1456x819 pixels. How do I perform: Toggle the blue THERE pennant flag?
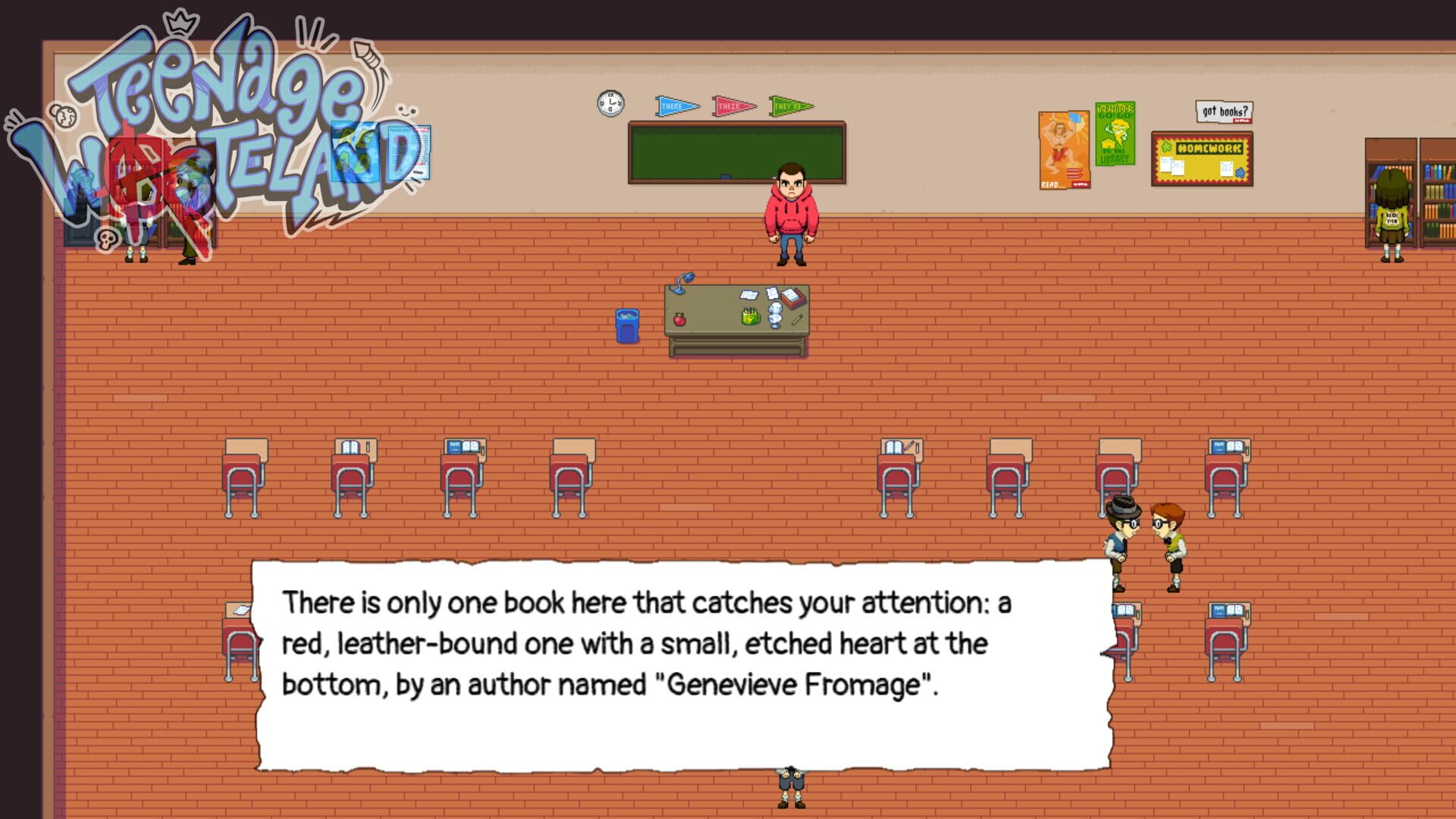[673, 105]
